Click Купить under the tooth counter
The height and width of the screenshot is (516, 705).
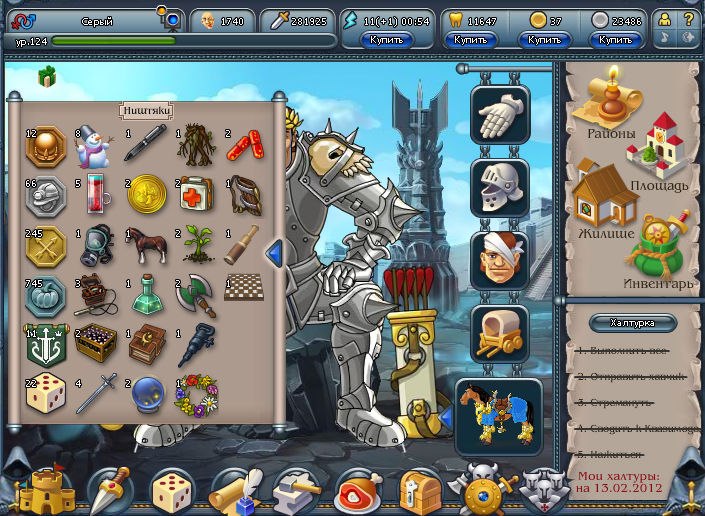click(470, 40)
